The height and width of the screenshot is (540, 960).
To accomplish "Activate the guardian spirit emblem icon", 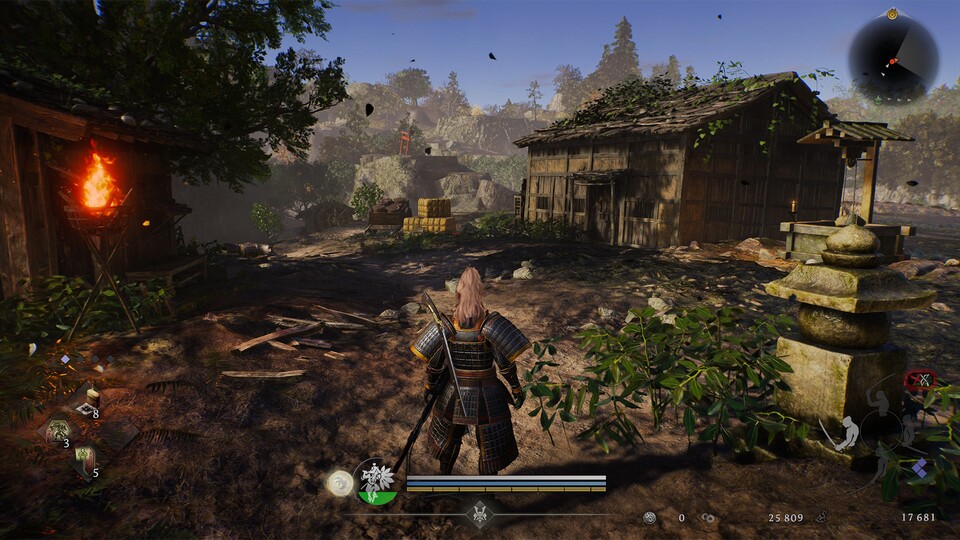I will 377,481.
